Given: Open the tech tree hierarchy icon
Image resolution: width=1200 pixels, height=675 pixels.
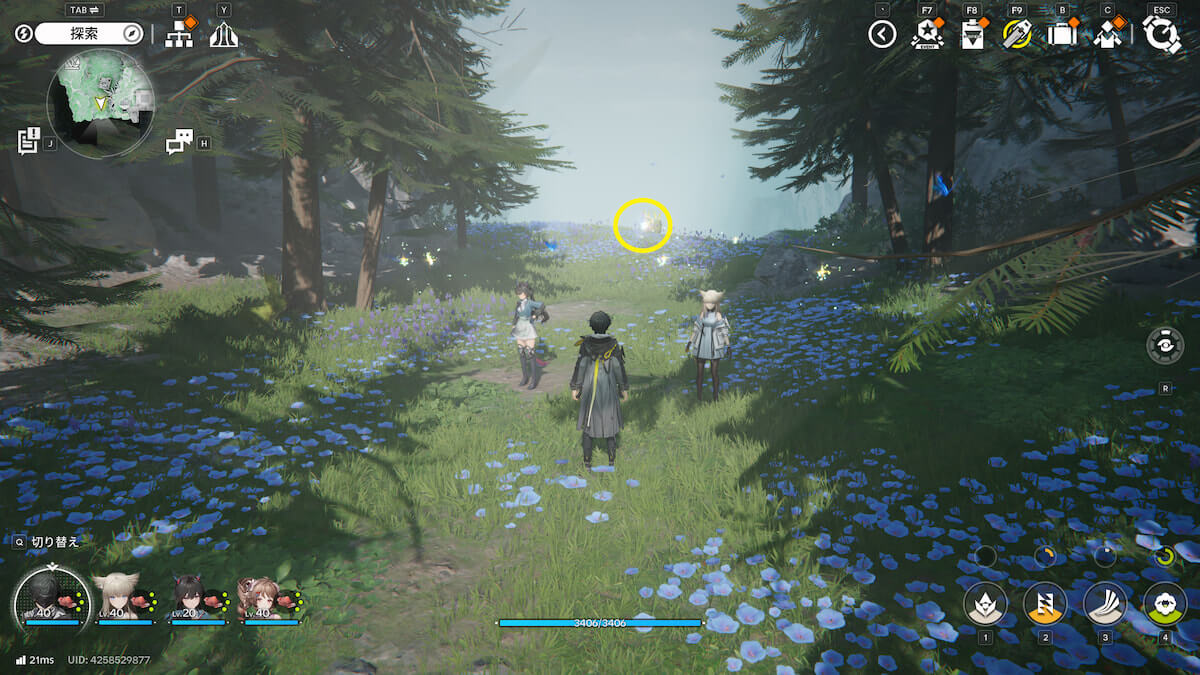Looking at the screenshot, I should [179, 35].
